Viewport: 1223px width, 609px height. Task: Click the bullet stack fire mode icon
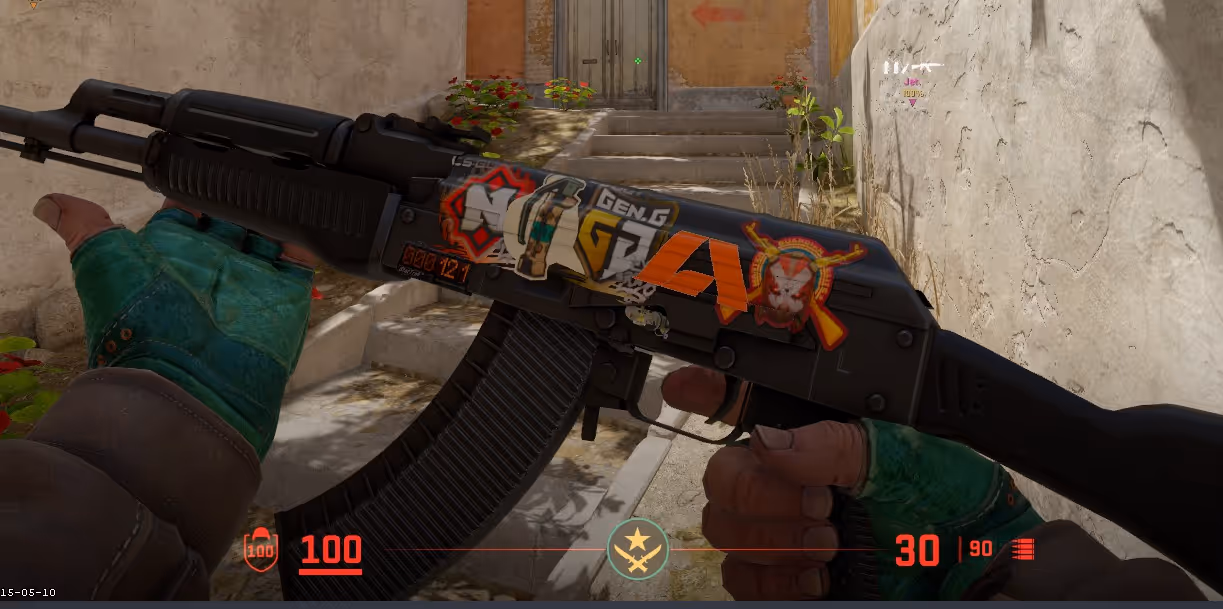coord(1023,549)
